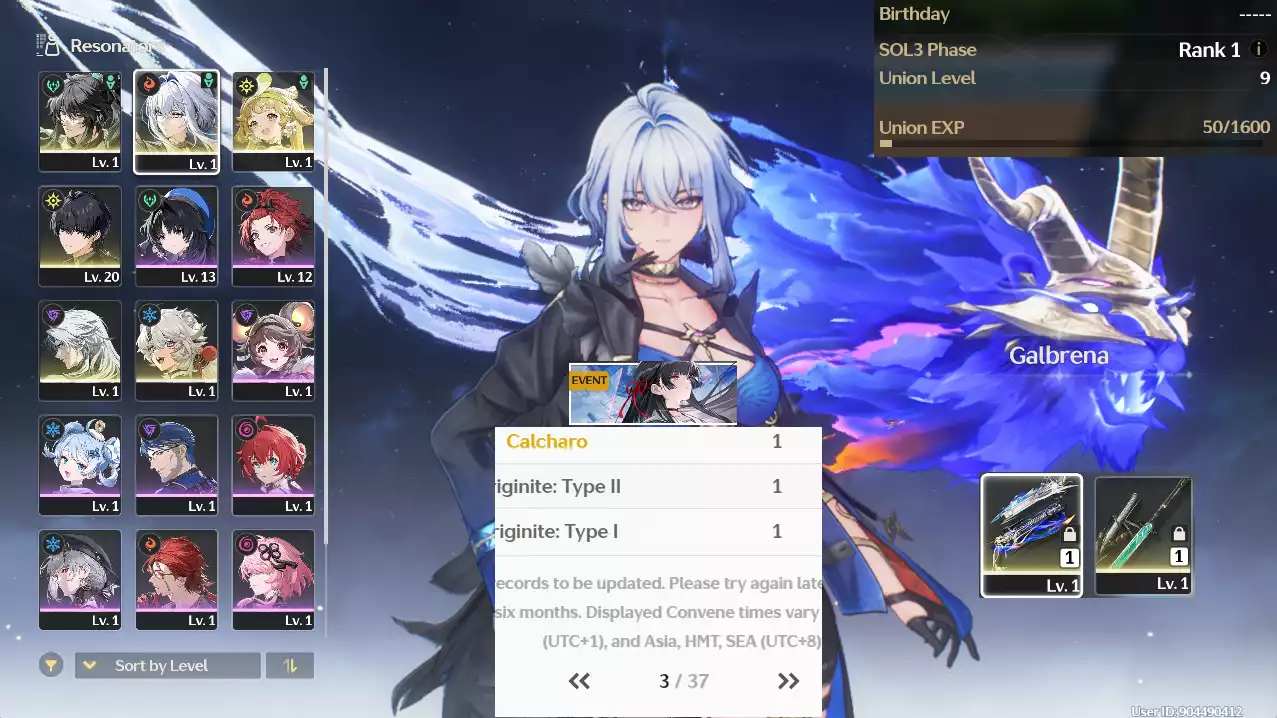Screen dimensions: 1277x718
Task: Choose the Lv. 13 resonator with blue beret
Action: (176, 236)
